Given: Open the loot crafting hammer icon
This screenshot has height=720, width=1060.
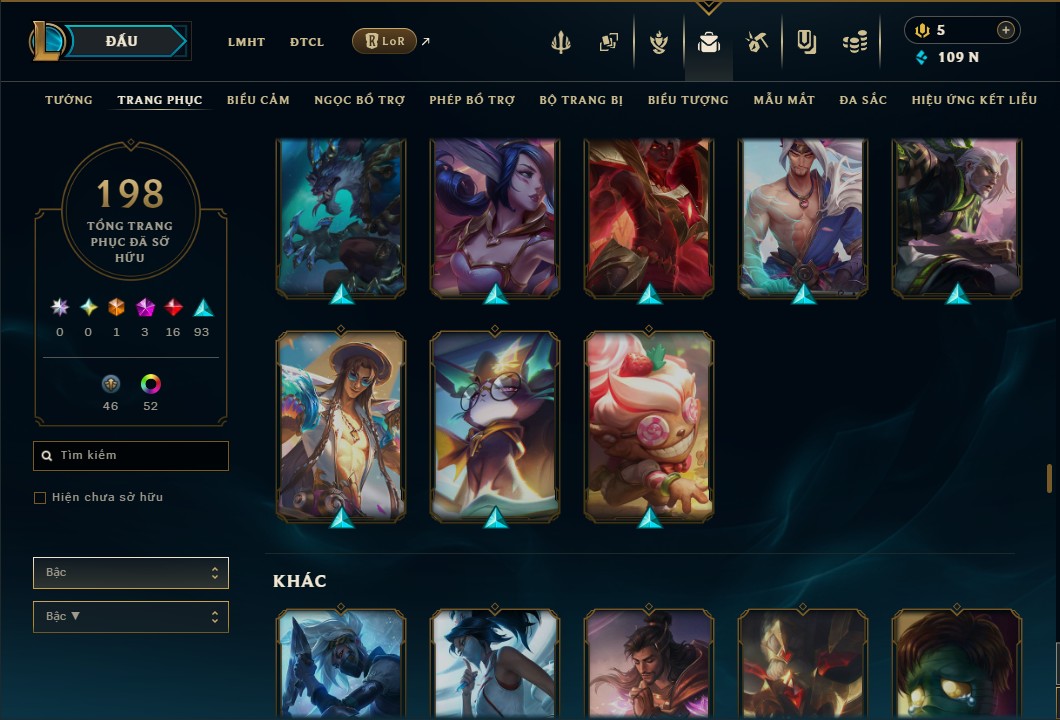Looking at the screenshot, I should (757, 42).
